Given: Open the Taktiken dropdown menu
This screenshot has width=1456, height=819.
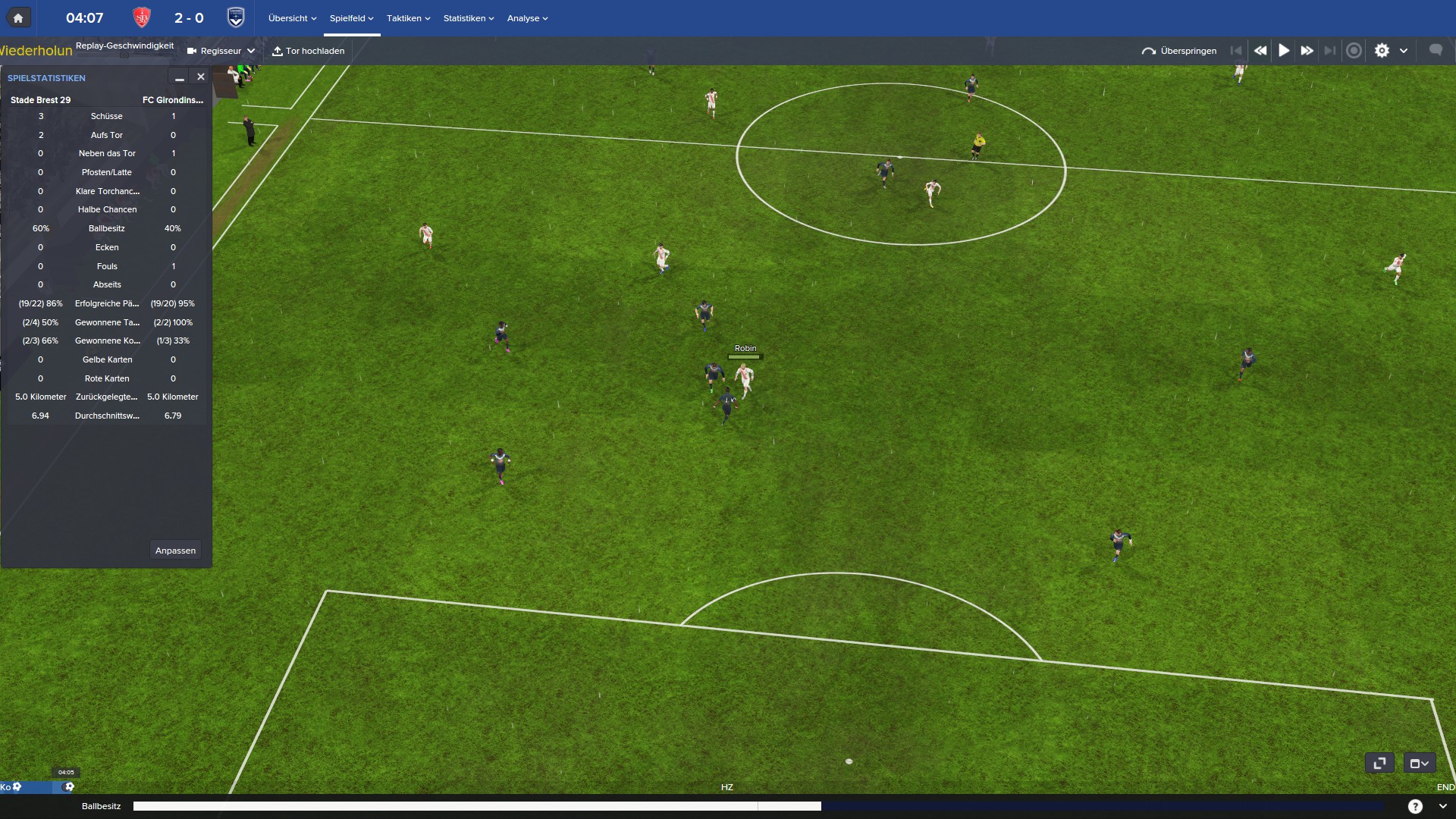Looking at the screenshot, I should [x=408, y=18].
